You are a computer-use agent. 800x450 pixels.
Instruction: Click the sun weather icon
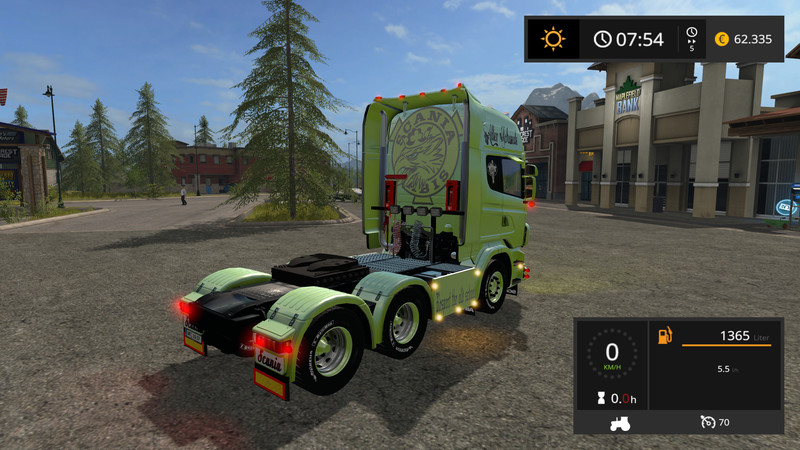coord(552,39)
